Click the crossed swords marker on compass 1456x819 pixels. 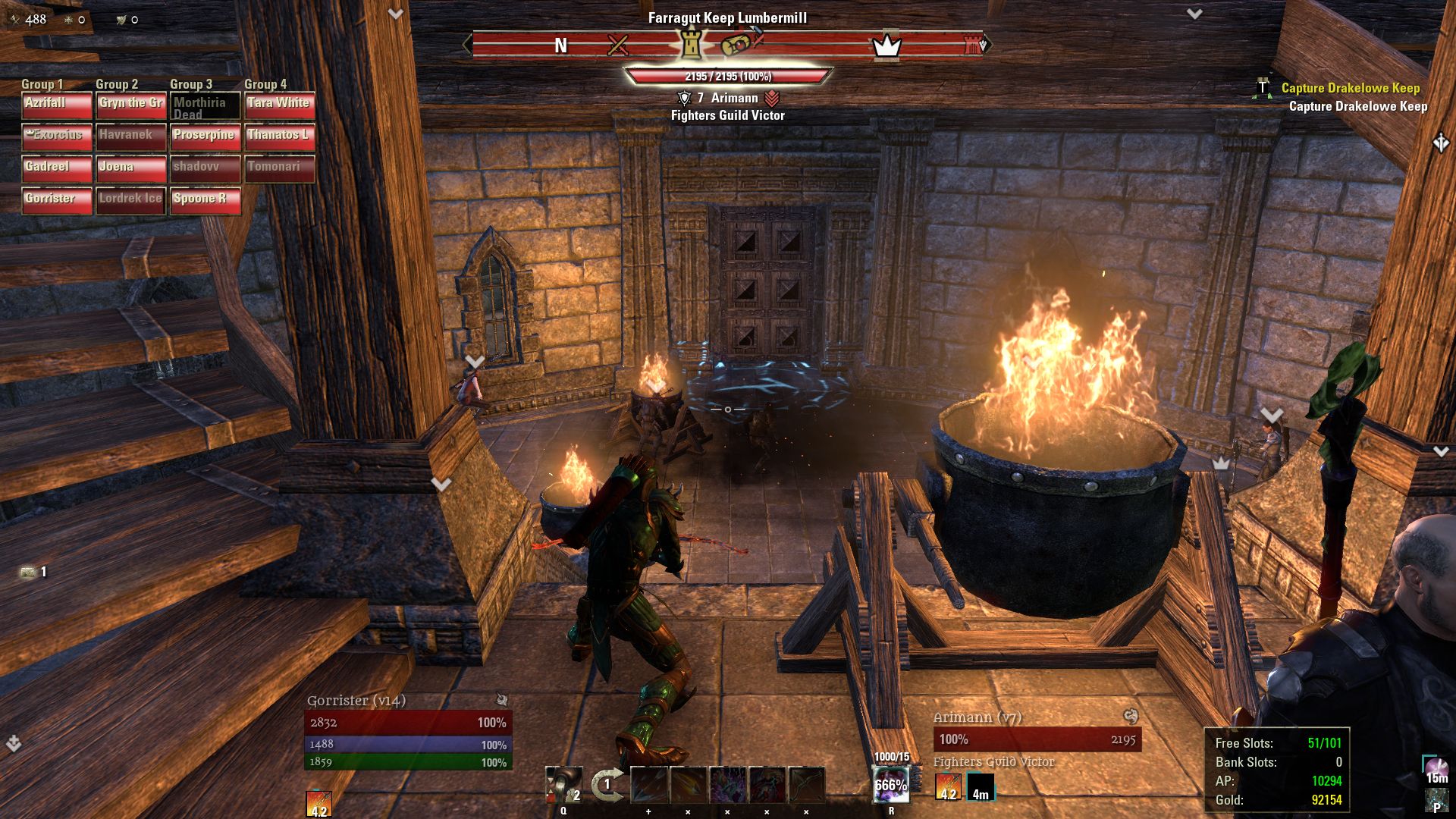pos(618,46)
